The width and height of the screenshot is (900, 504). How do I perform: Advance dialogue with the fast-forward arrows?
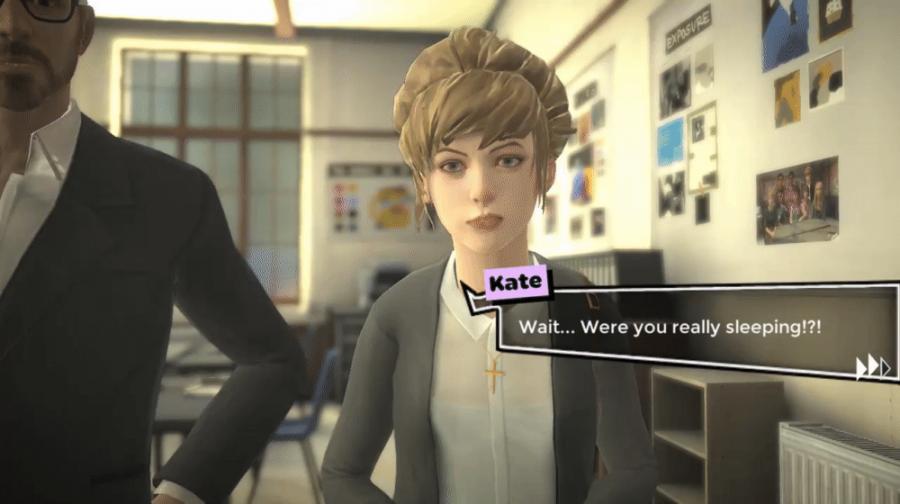click(872, 367)
